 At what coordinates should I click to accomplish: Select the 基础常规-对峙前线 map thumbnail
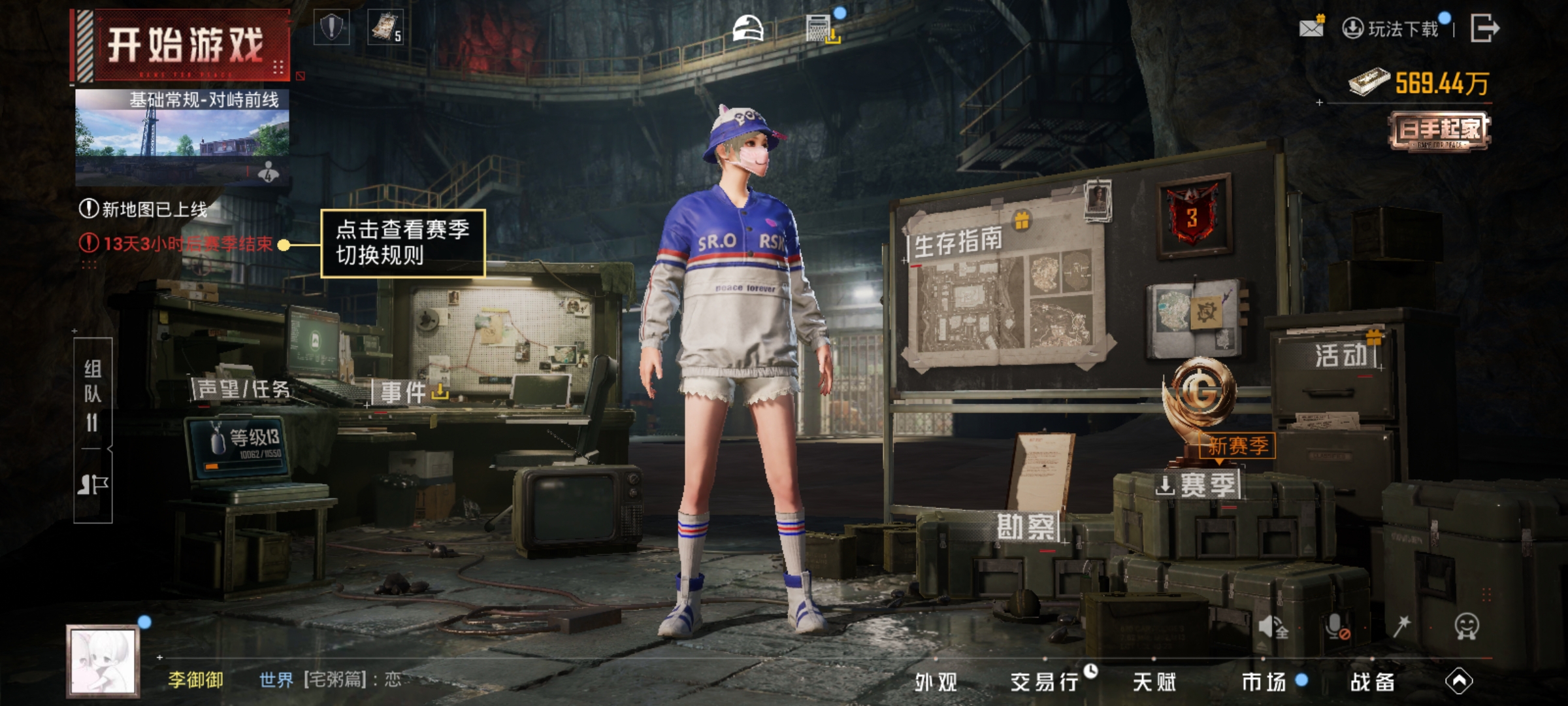pos(182,137)
